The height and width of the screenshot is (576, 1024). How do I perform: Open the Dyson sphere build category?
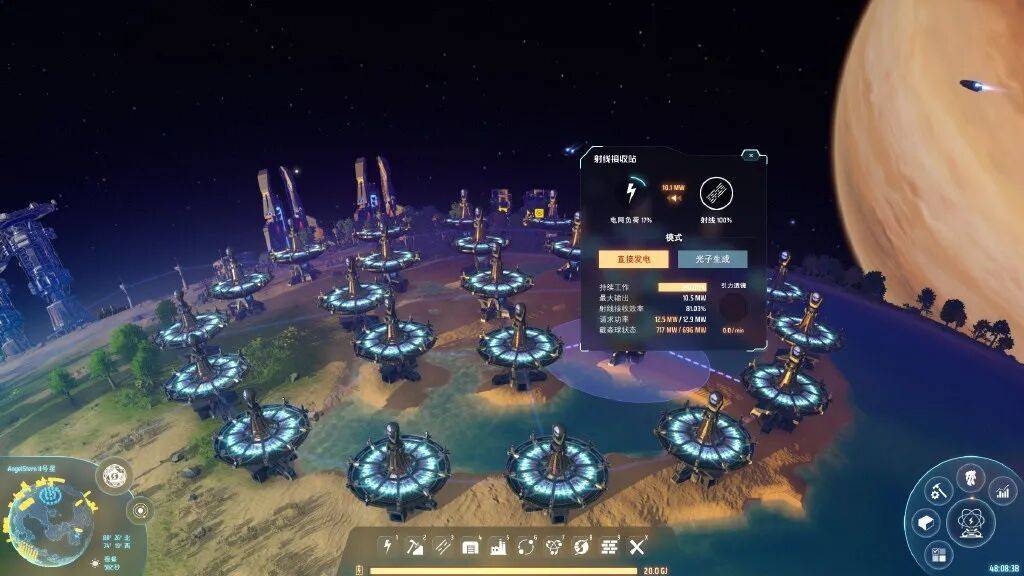[581, 546]
